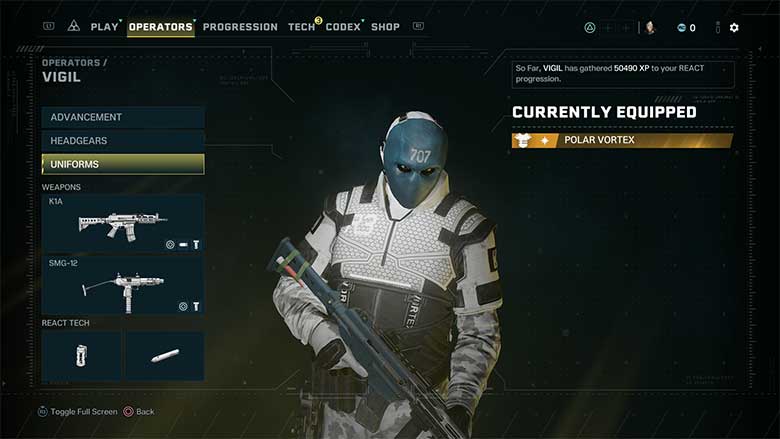This screenshot has height=439, width=780.
Task: Open the Tech tab
Action: click(301, 27)
